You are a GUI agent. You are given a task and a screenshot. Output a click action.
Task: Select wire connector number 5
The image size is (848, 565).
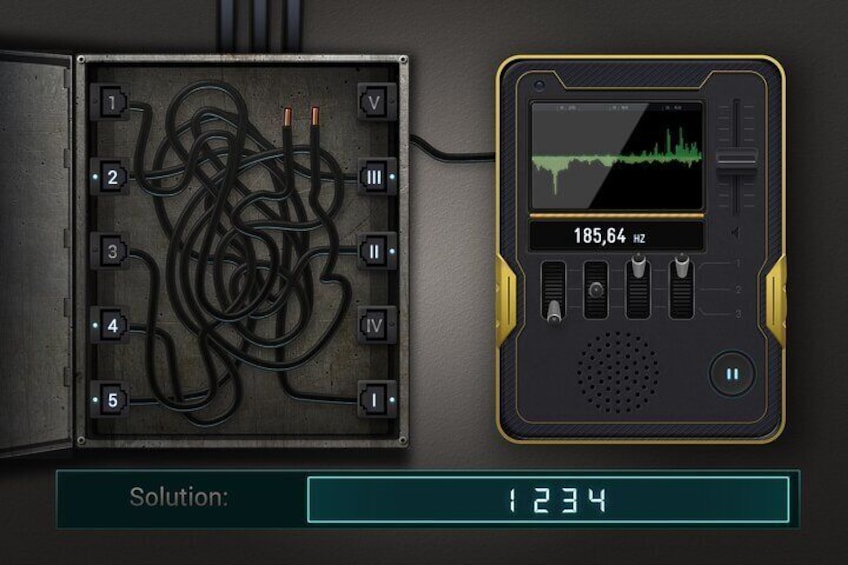pyautogui.click(x=114, y=400)
